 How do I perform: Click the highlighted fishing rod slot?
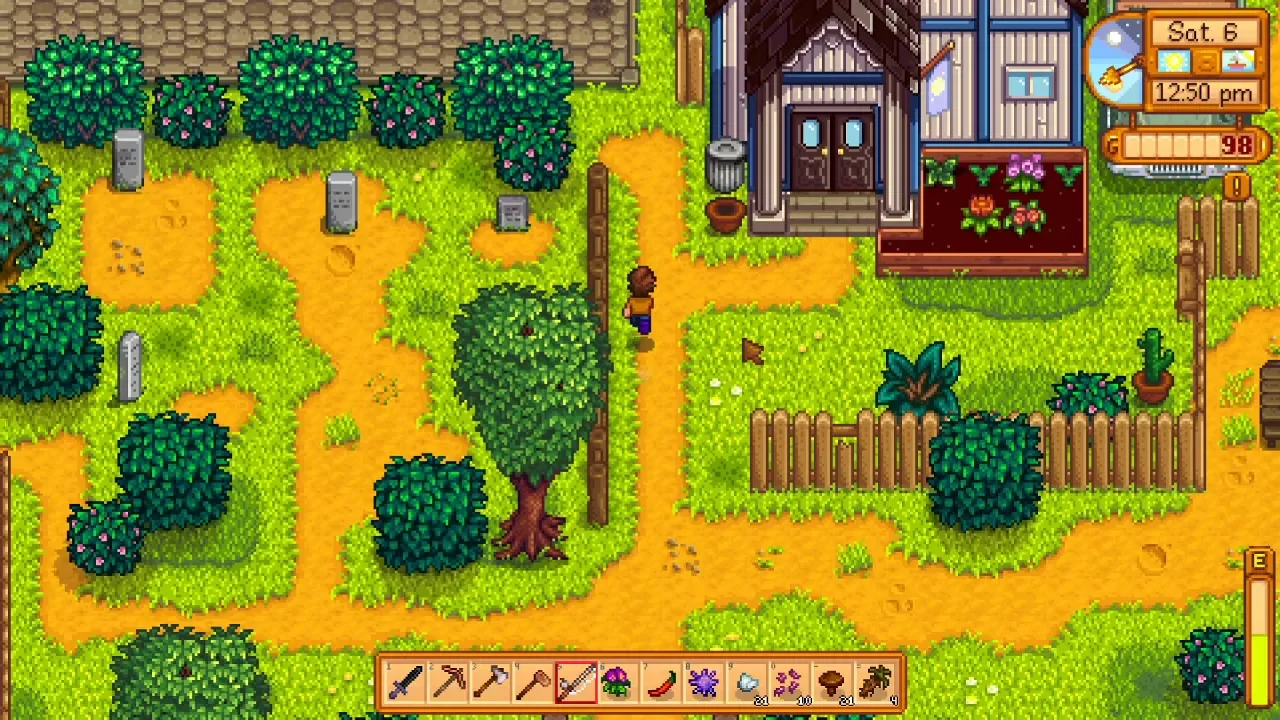point(576,684)
